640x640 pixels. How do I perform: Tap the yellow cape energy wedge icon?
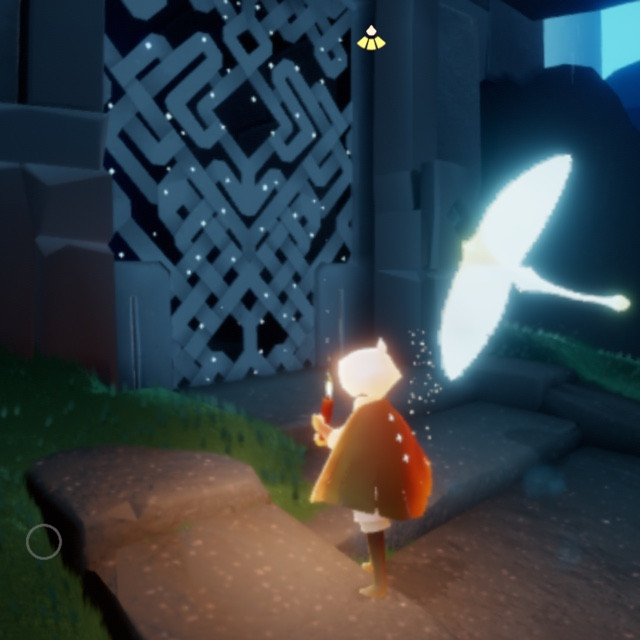click(x=370, y=39)
